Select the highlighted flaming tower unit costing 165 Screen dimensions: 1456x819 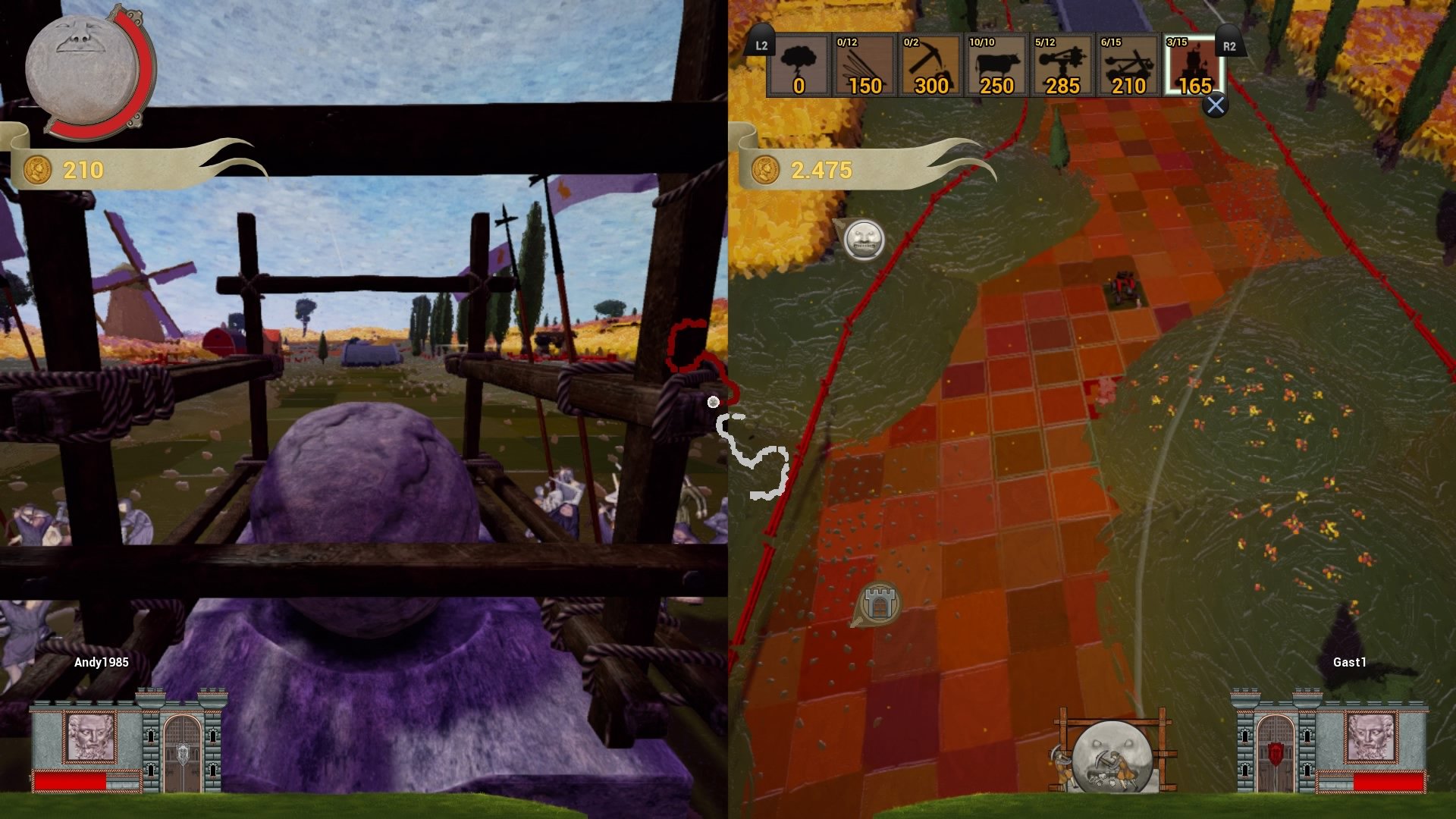[1191, 67]
